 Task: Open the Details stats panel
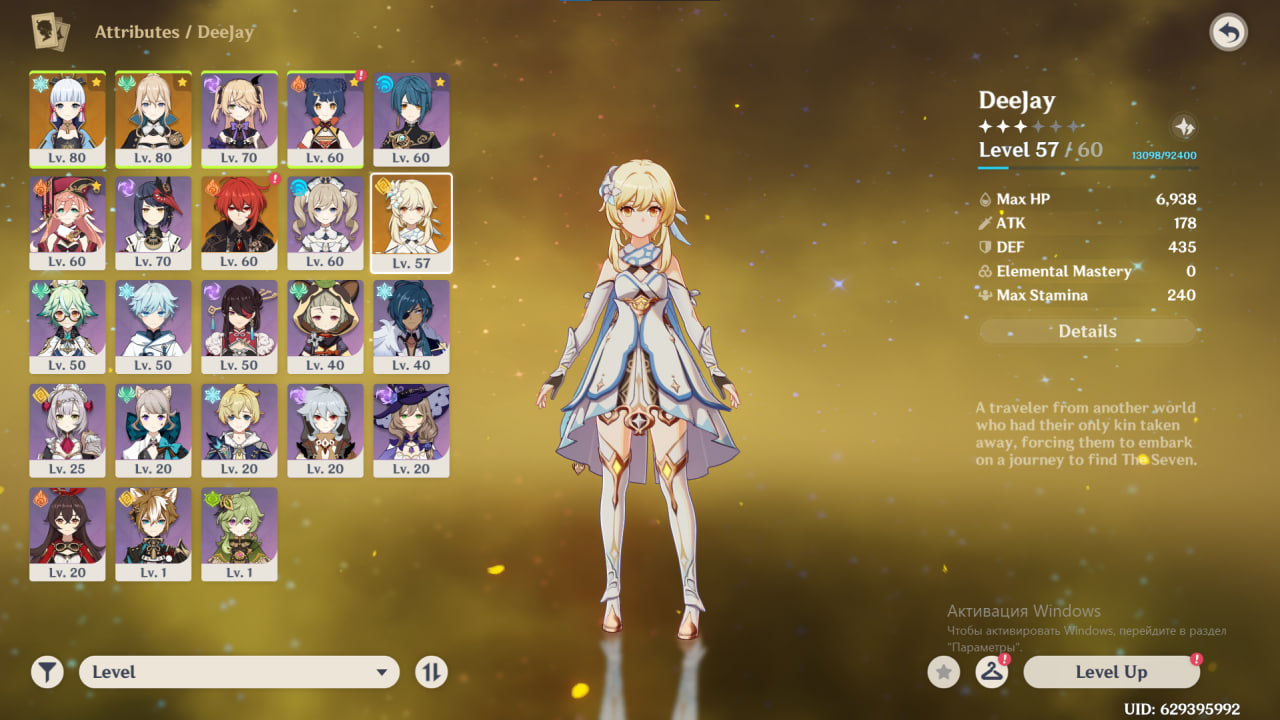coord(1087,331)
